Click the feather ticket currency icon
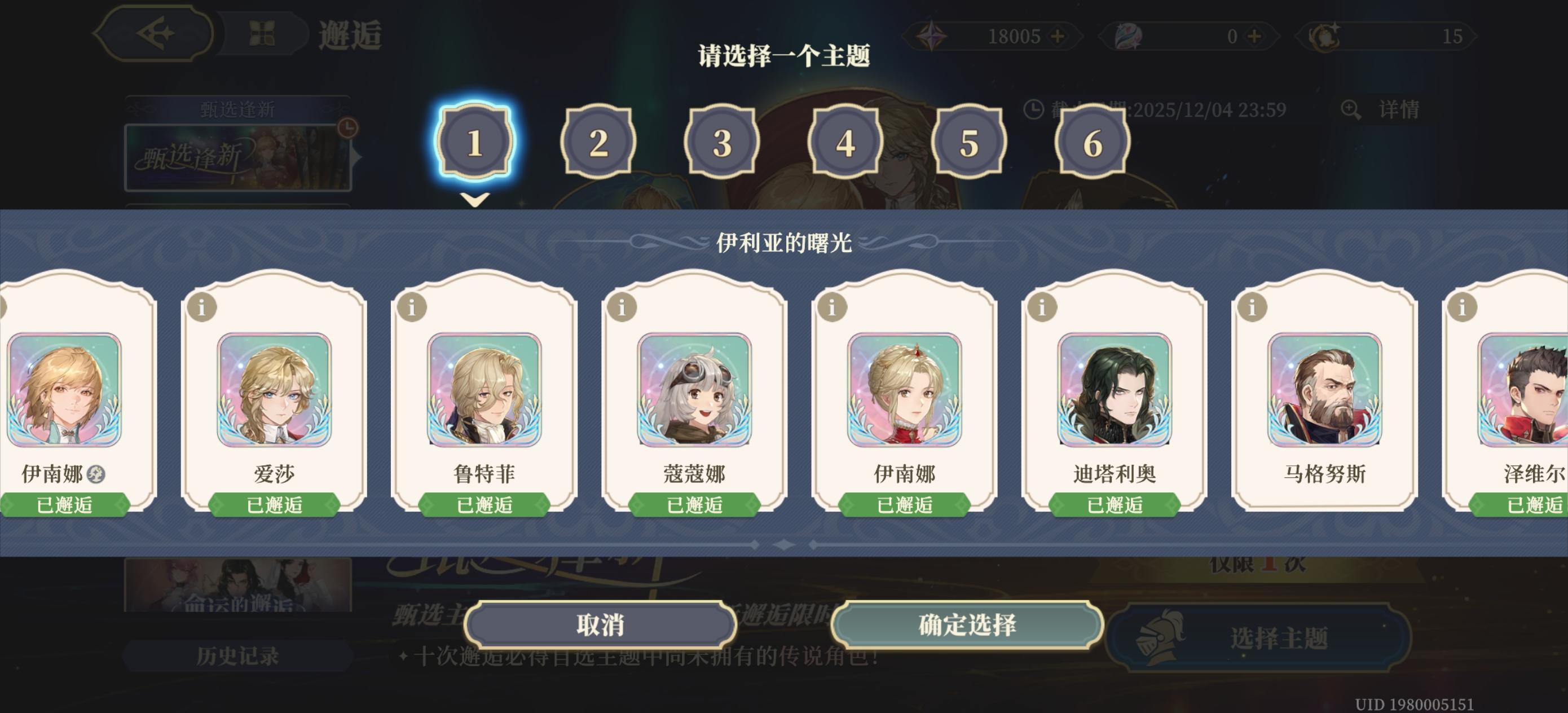Image resolution: width=1568 pixels, height=713 pixels. (x=1125, y=37)
